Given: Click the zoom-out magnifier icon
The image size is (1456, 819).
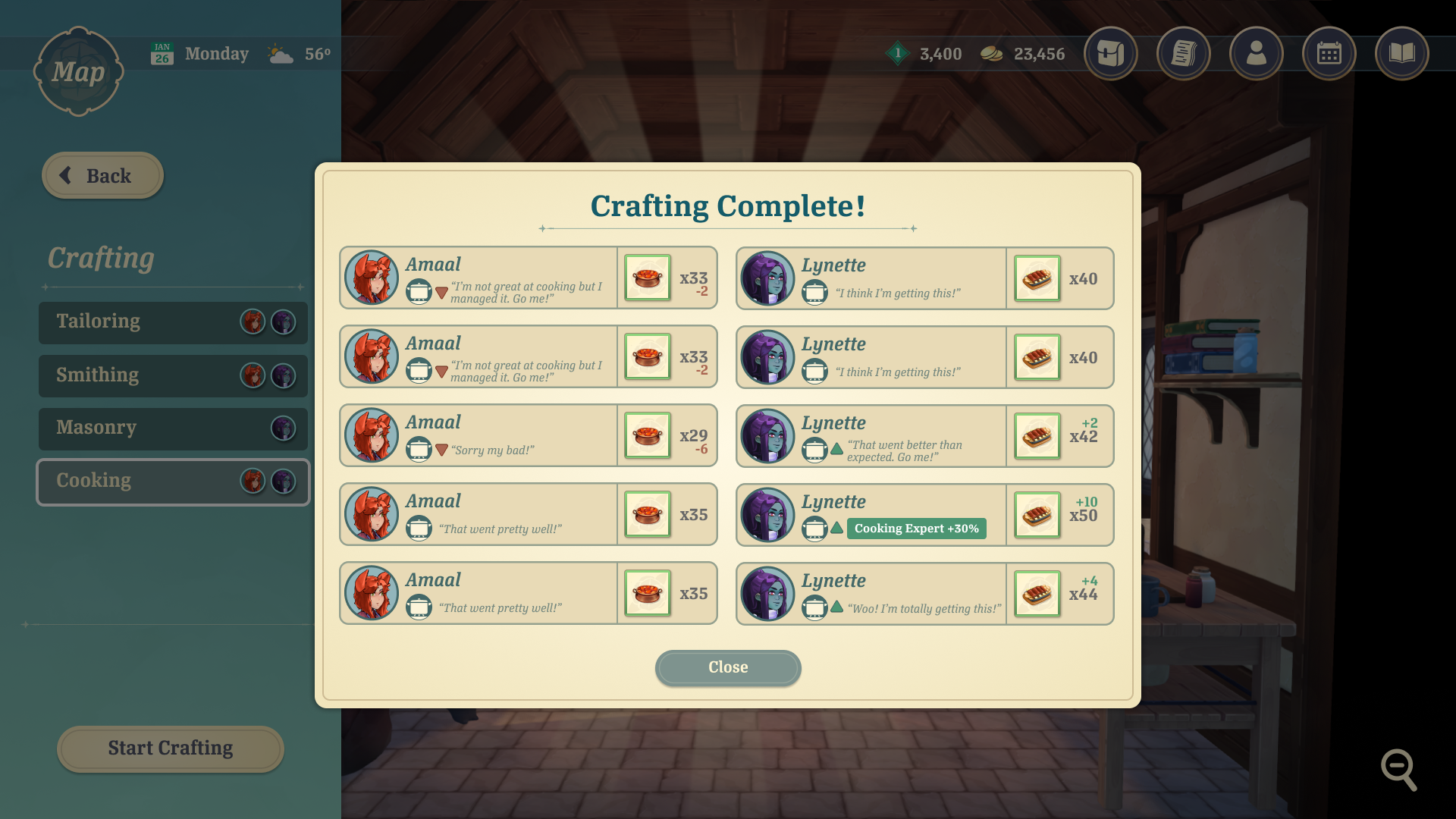Looking at the screenshot, I should 1398,770.
